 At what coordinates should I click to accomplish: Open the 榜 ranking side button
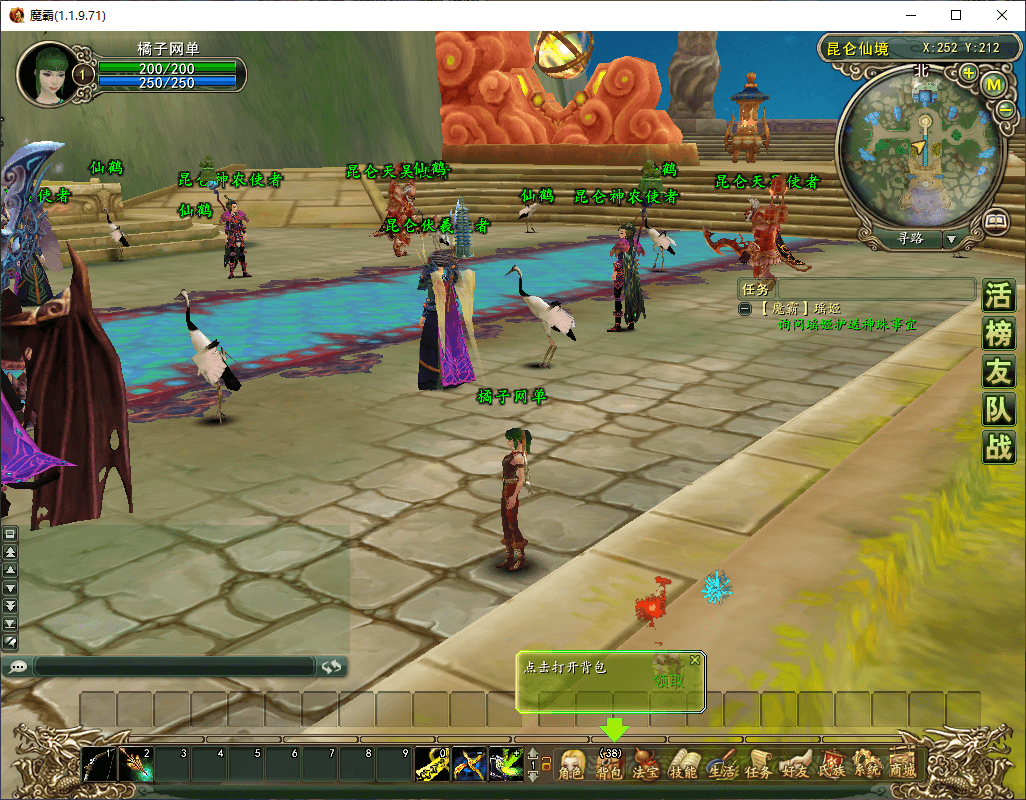coord(998,334)
